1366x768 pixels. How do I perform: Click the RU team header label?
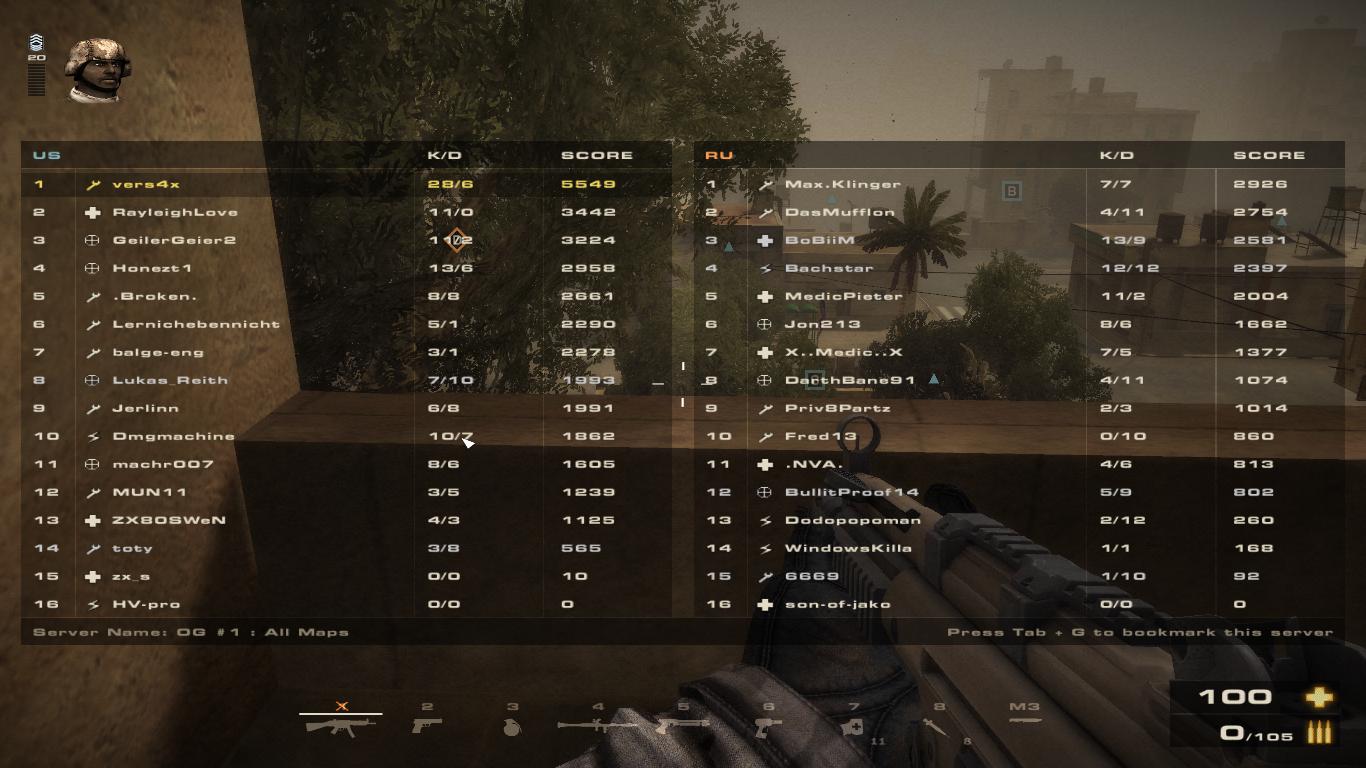click(719, 155)
